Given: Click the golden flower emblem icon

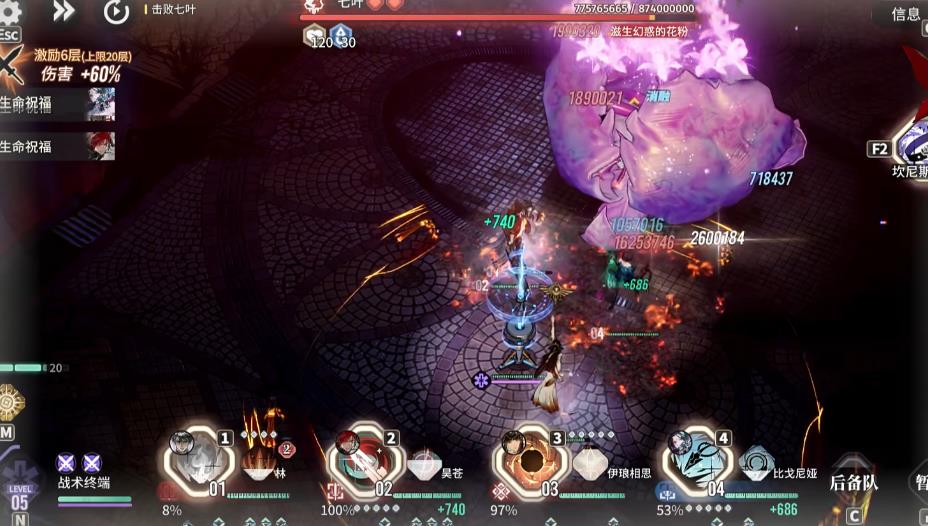Looking at the screenshot, I should pyautogui.click(x=11, y=401).
